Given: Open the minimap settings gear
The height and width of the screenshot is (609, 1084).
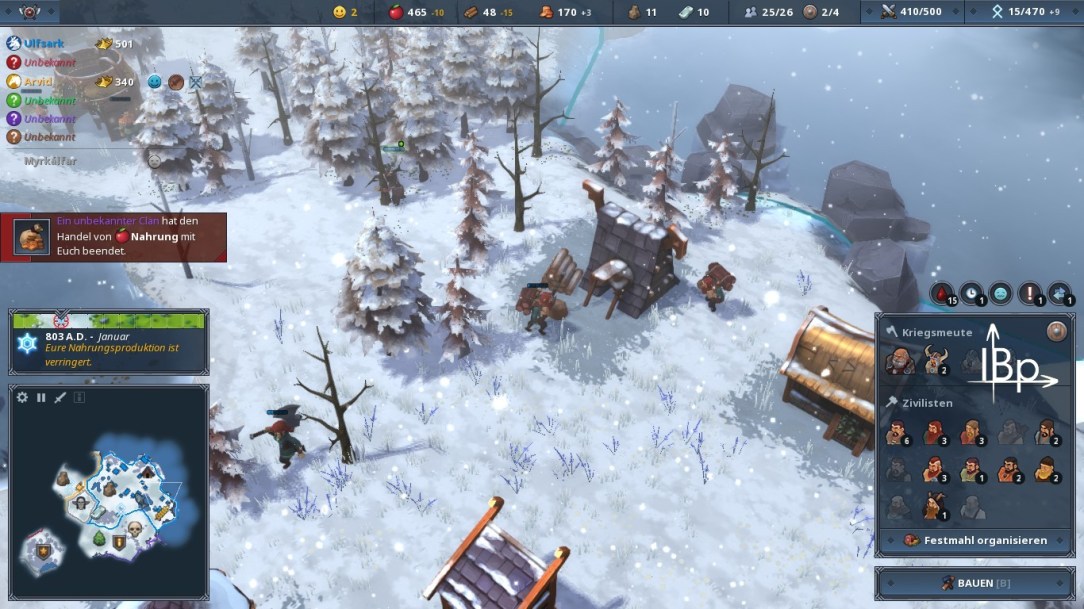Looking at the screenshot, I should click(x=23, y=398).
